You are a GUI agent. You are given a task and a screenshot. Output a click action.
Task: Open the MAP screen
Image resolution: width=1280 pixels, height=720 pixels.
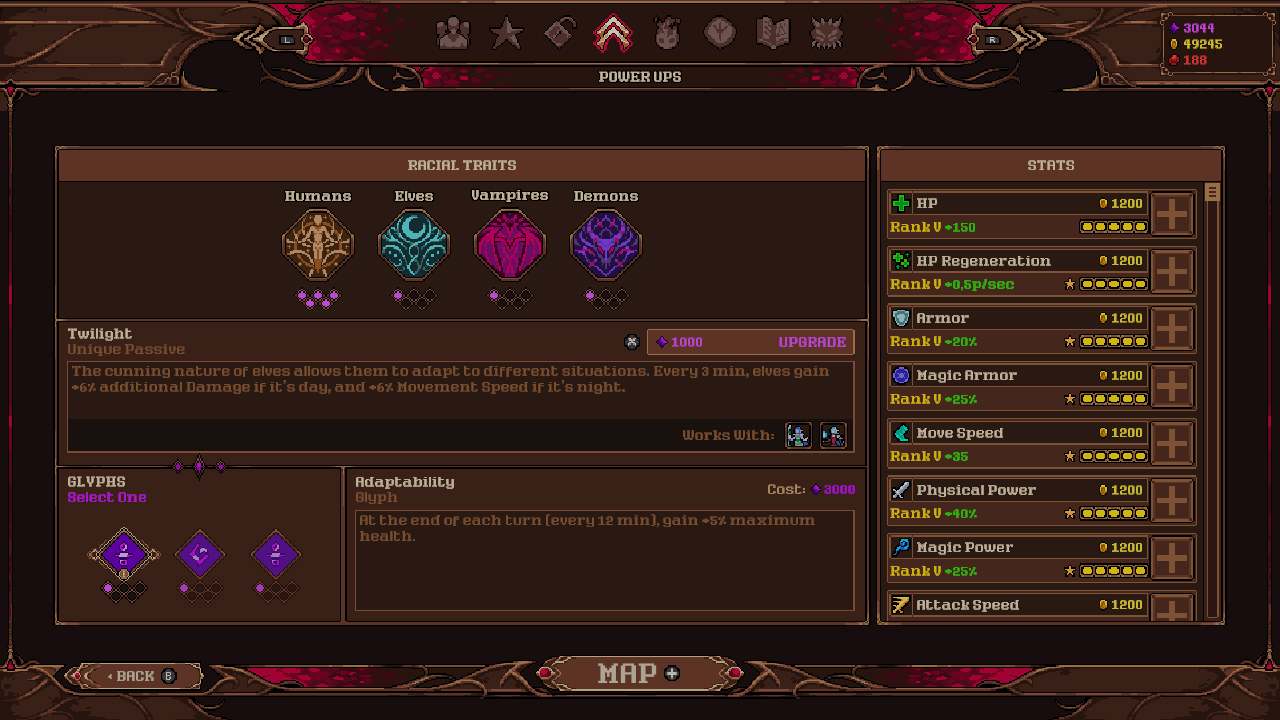click(x=639, y=673)
